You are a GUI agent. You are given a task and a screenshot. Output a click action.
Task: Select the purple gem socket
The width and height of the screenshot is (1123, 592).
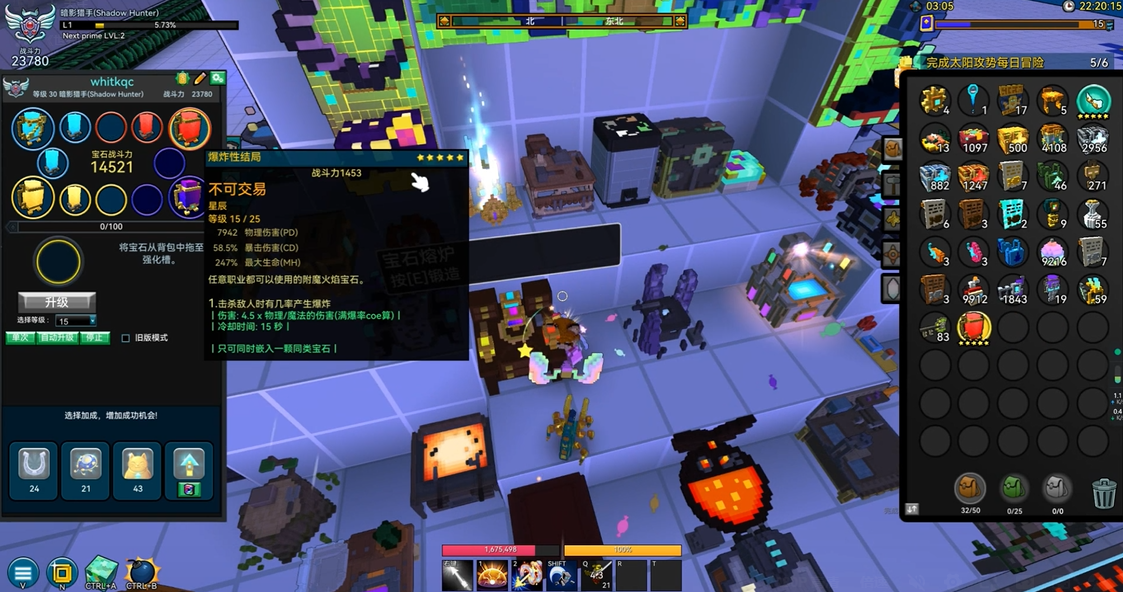pyautogui.click(x=187, y=198)
